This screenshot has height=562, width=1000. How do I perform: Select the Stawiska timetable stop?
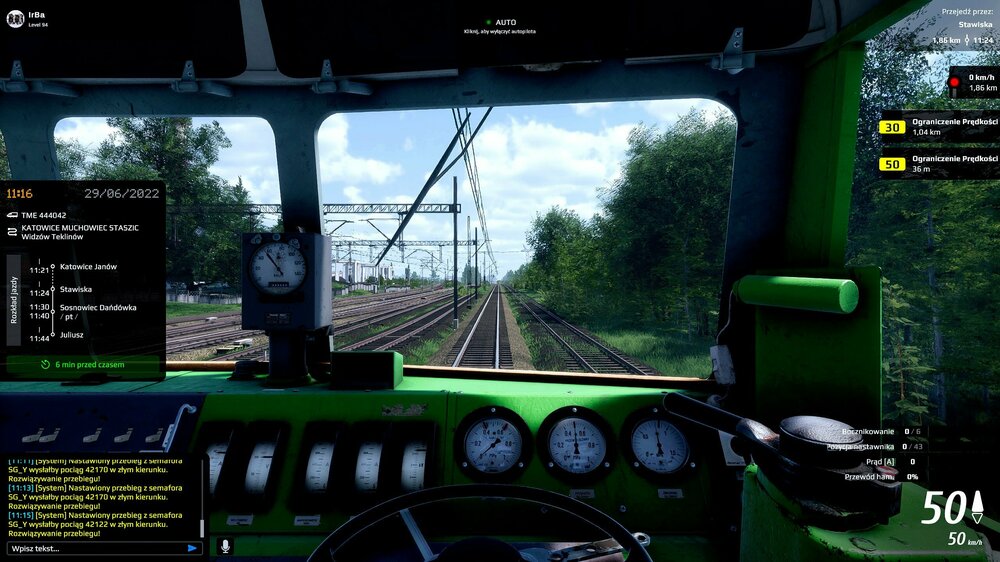(76, 289)
